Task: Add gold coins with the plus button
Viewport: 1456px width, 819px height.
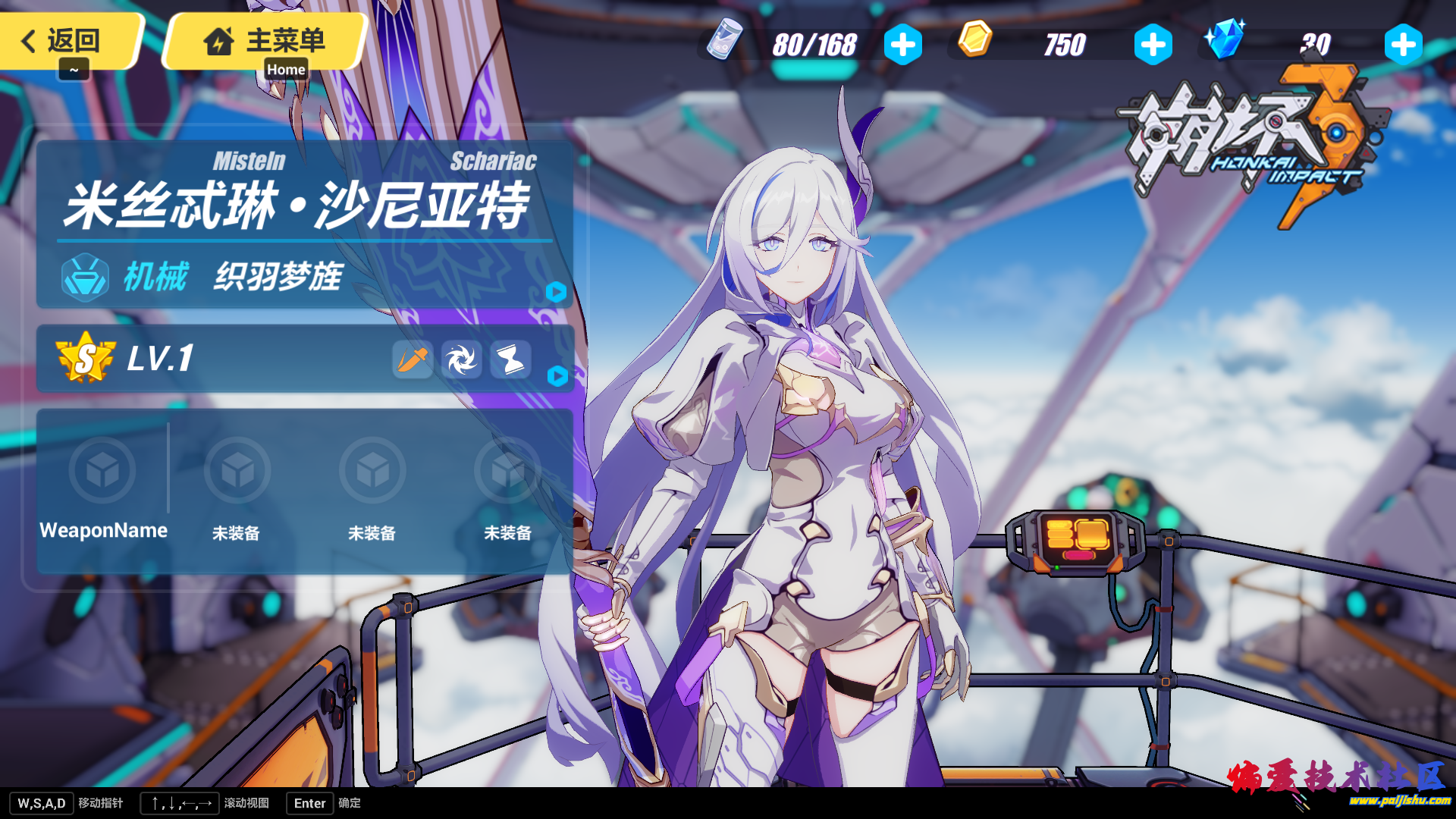Action: click(1153, 45)
